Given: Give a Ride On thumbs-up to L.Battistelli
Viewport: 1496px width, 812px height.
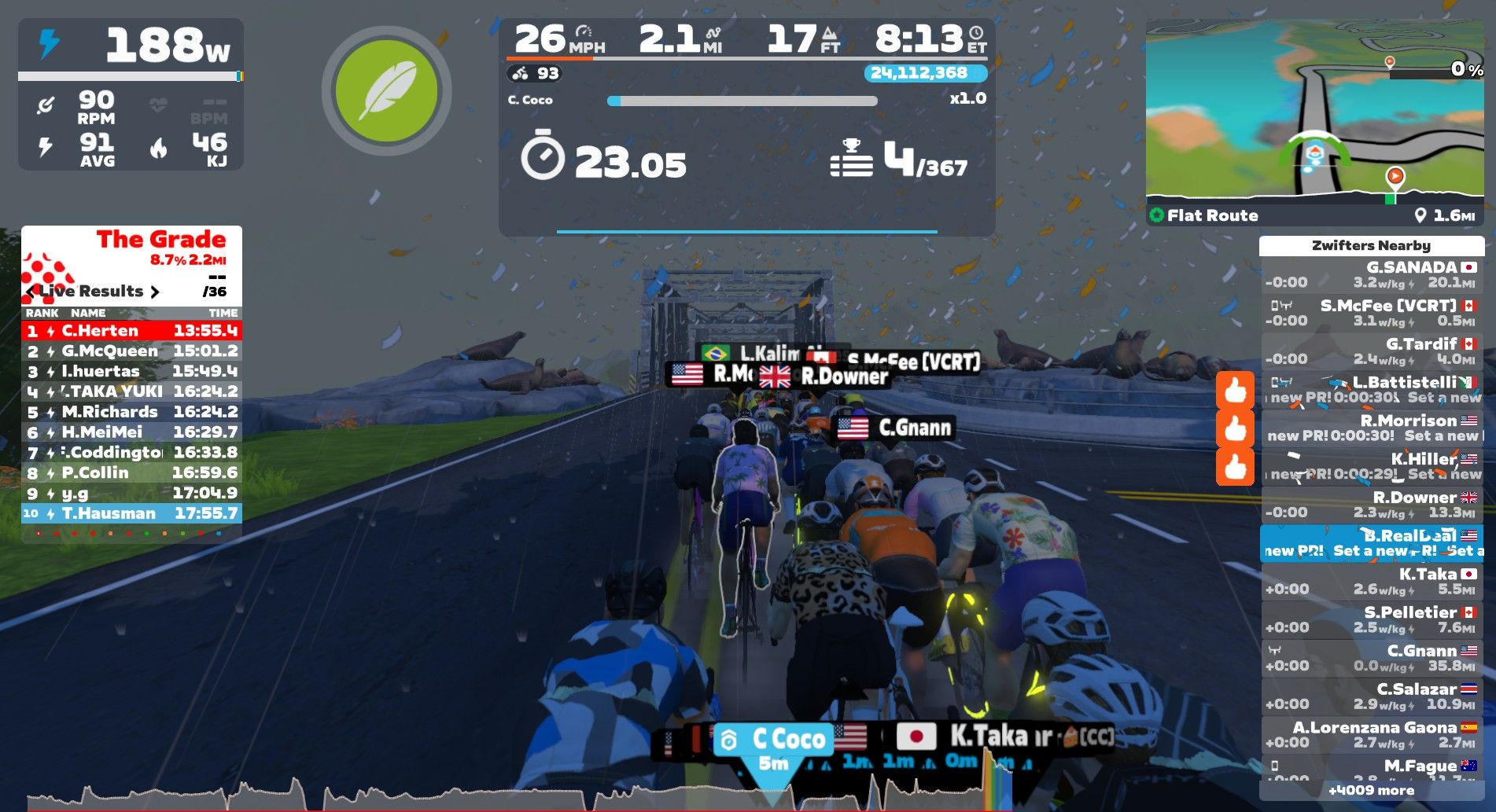Looking at the screenshot, I should [1235, 390].
